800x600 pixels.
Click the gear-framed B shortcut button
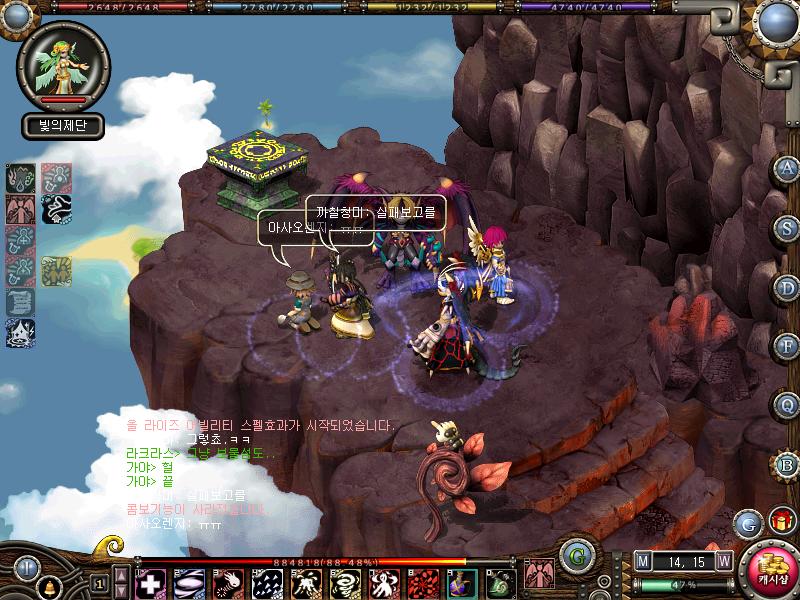pyautogui.click(x=788, y=465)
